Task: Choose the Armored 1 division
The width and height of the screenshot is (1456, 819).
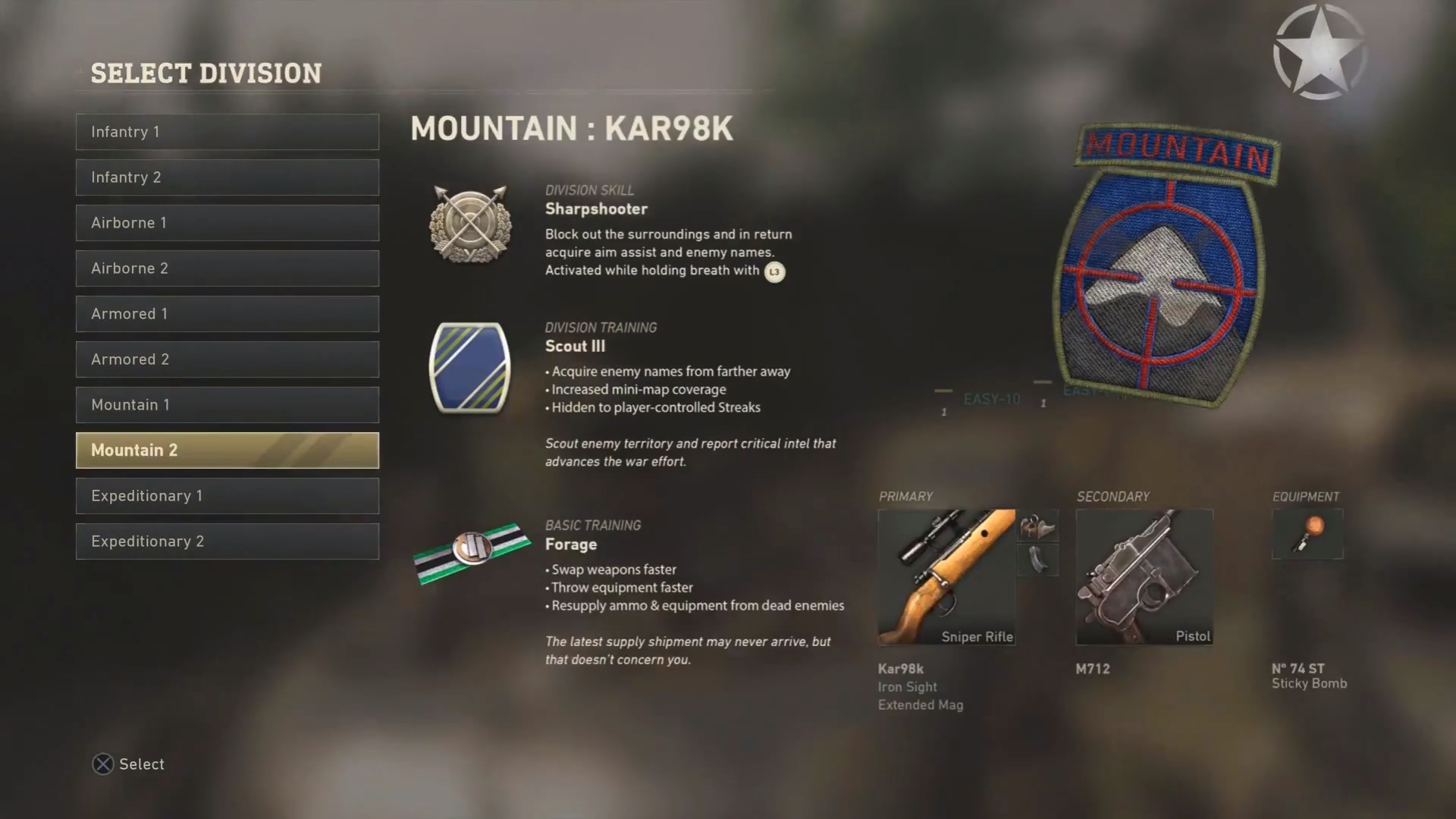Action: (x=227, y=314)
